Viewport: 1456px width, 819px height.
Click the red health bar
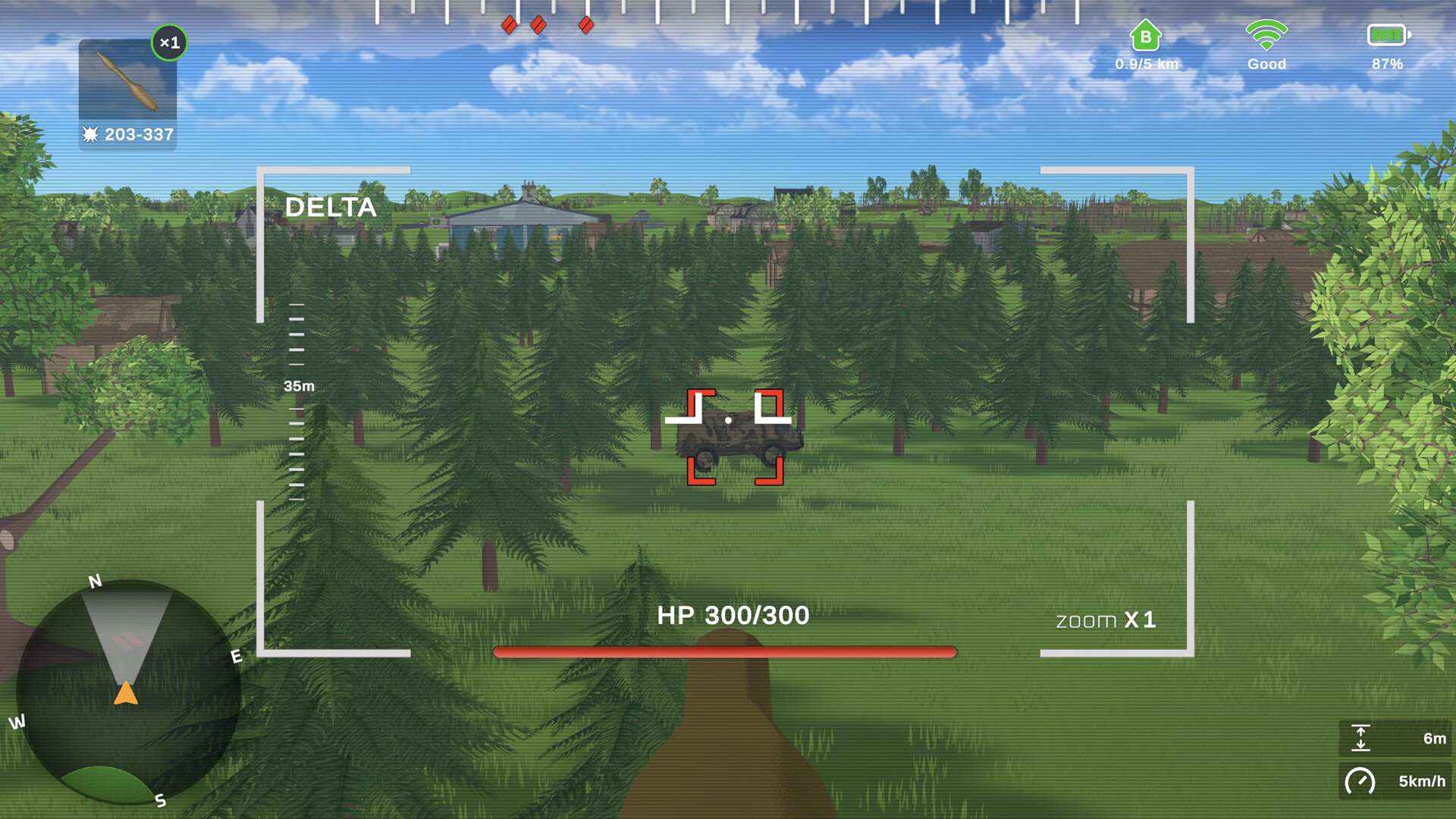pos(724,650)
